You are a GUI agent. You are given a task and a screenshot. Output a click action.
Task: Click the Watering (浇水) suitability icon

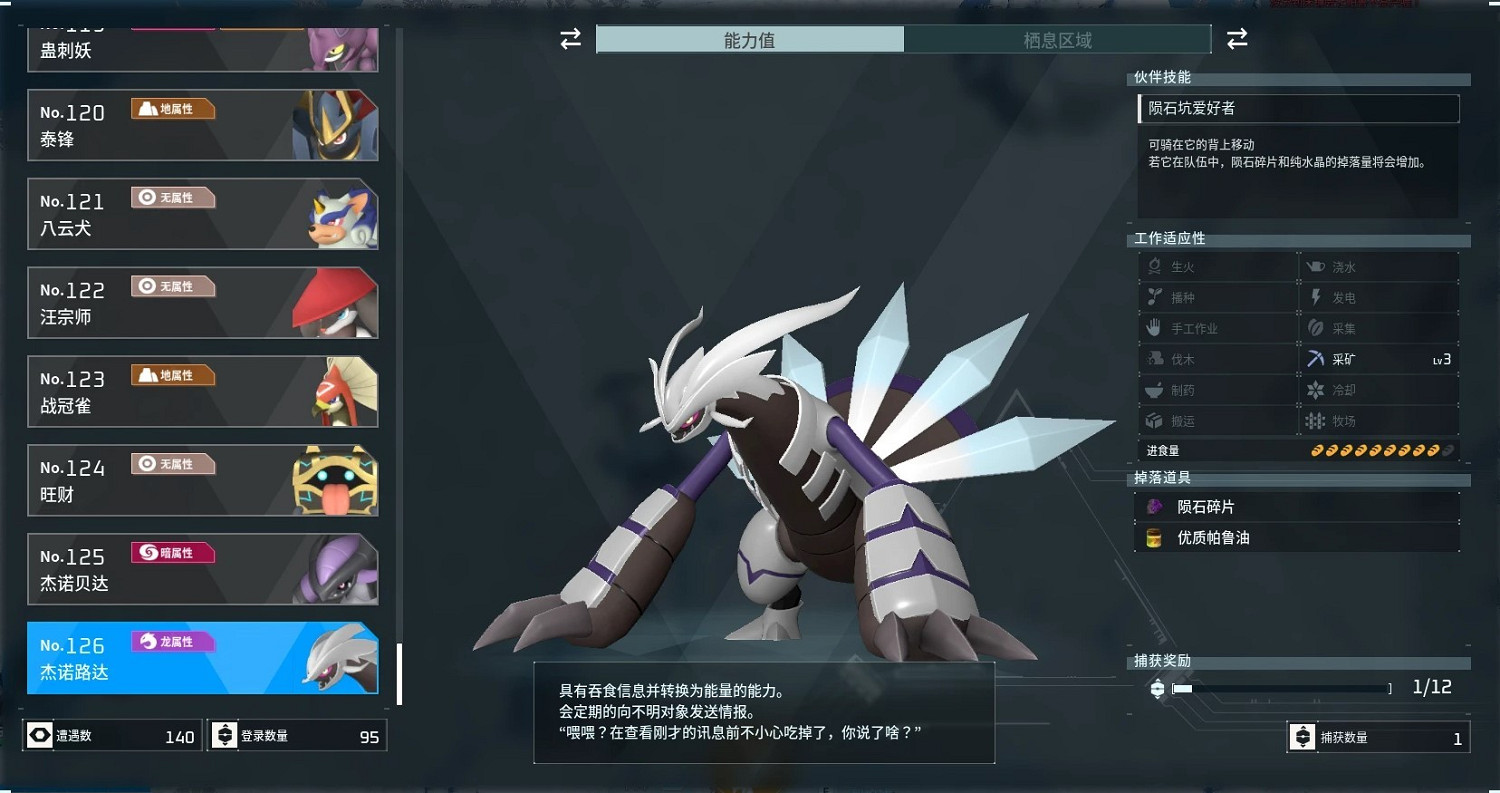coord(1316,266)
